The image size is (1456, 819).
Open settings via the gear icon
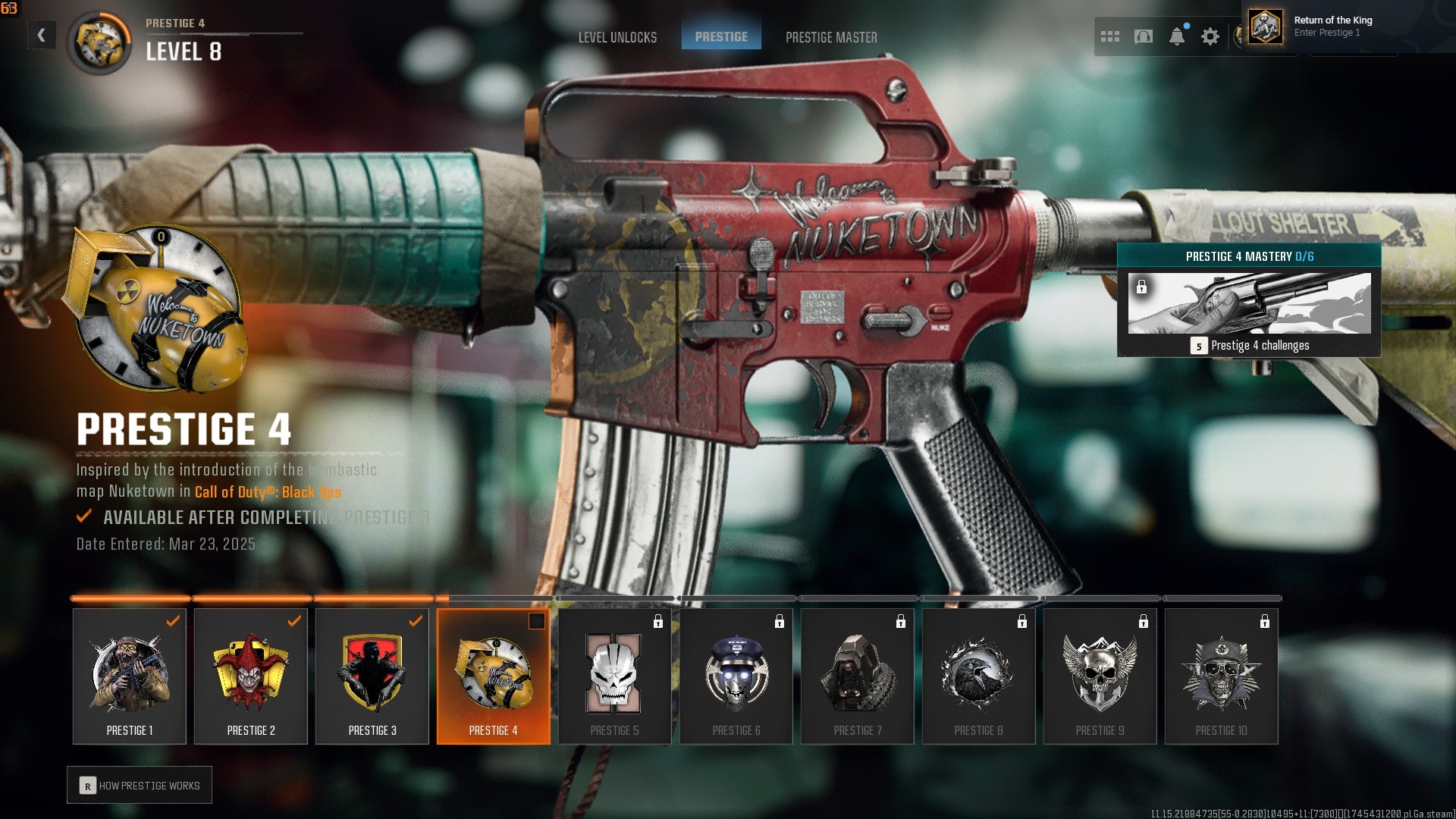click(x=1210, y=36)
